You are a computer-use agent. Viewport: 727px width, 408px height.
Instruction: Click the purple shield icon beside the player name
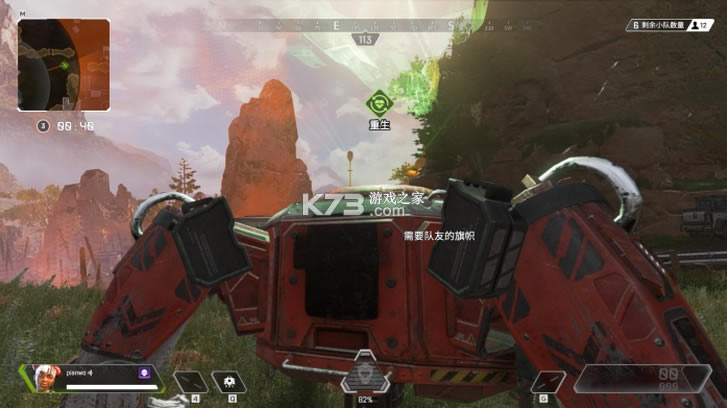[144, 373]
